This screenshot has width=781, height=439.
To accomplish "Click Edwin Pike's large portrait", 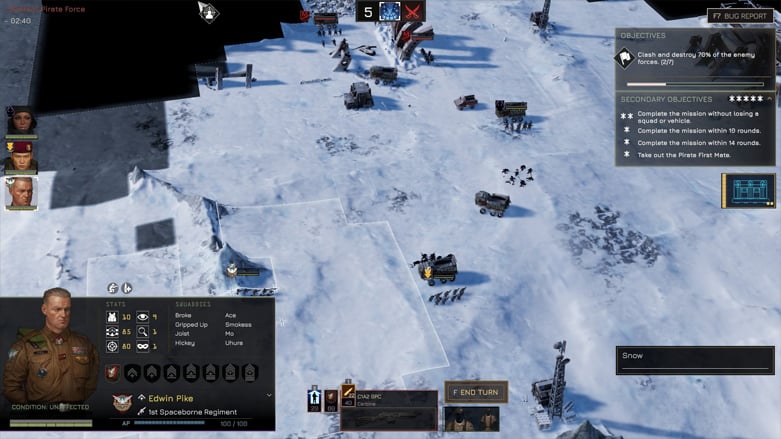I will pos(50,350).
